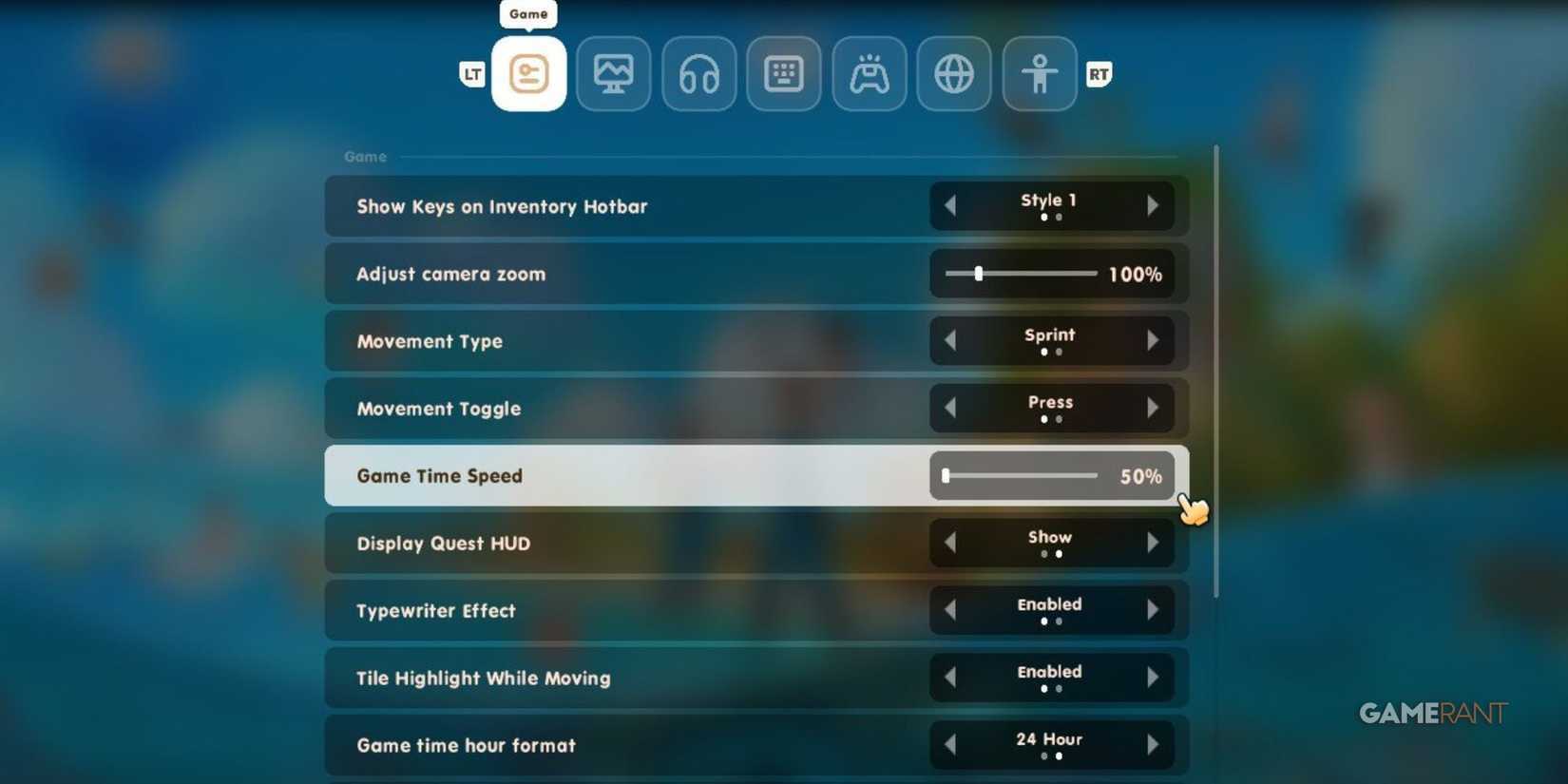The image size is (1568, 784).
Task: Click the RT trigger icon
Action: pyautogui.click(x=1099, y=73)
